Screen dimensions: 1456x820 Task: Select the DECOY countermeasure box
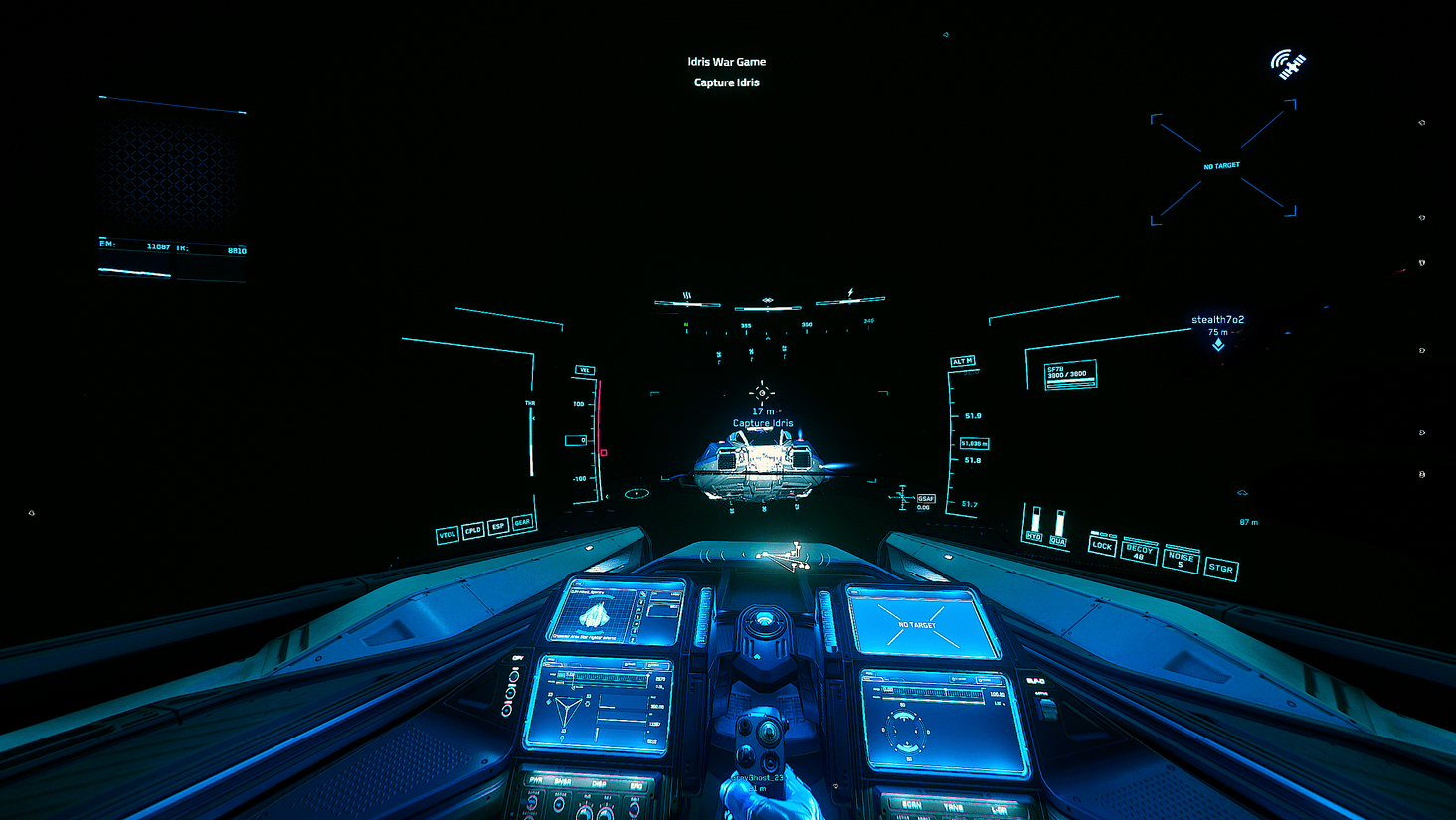click(1140, 552)
